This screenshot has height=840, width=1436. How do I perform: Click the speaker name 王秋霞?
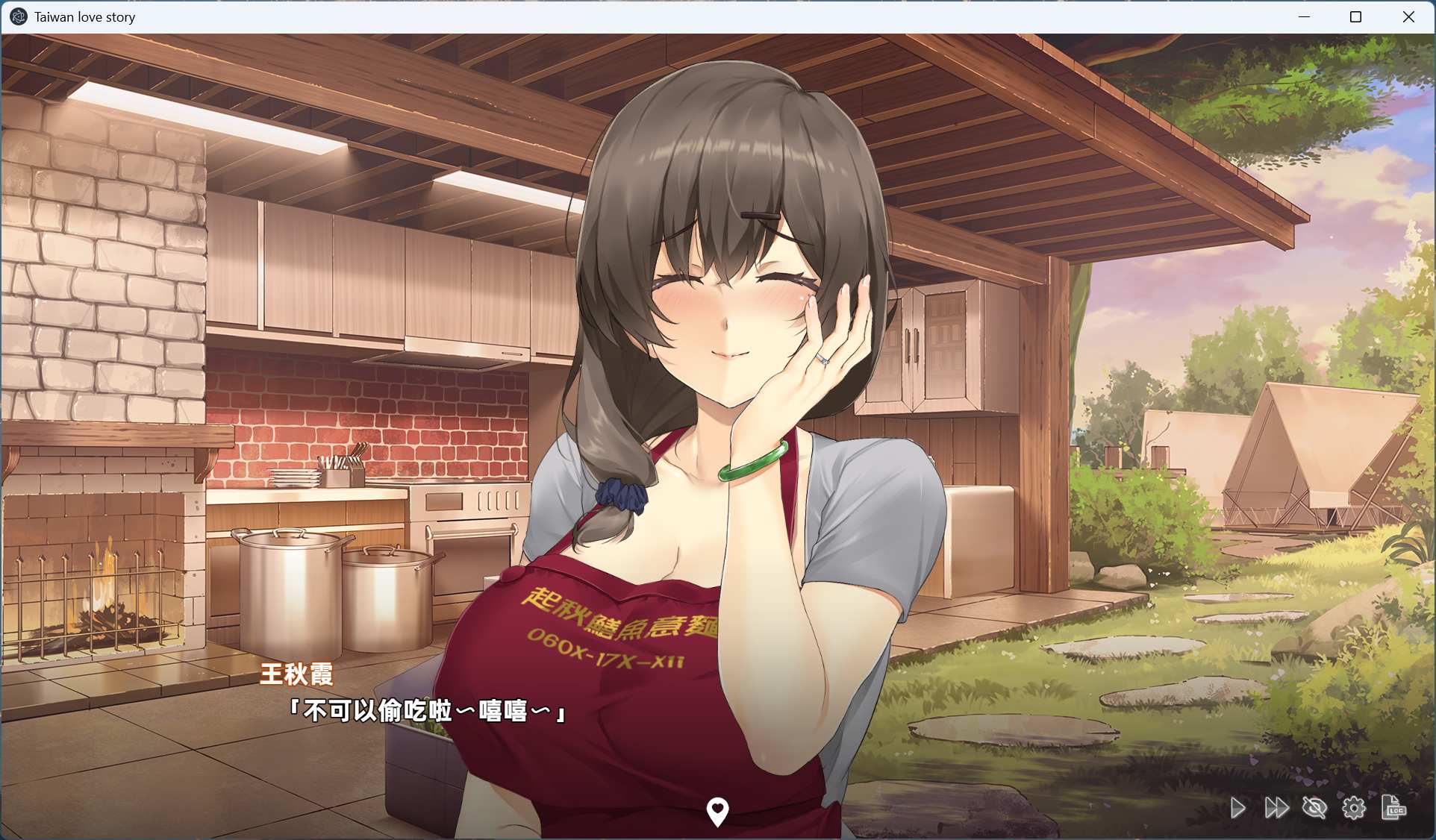tap(297, 674)
